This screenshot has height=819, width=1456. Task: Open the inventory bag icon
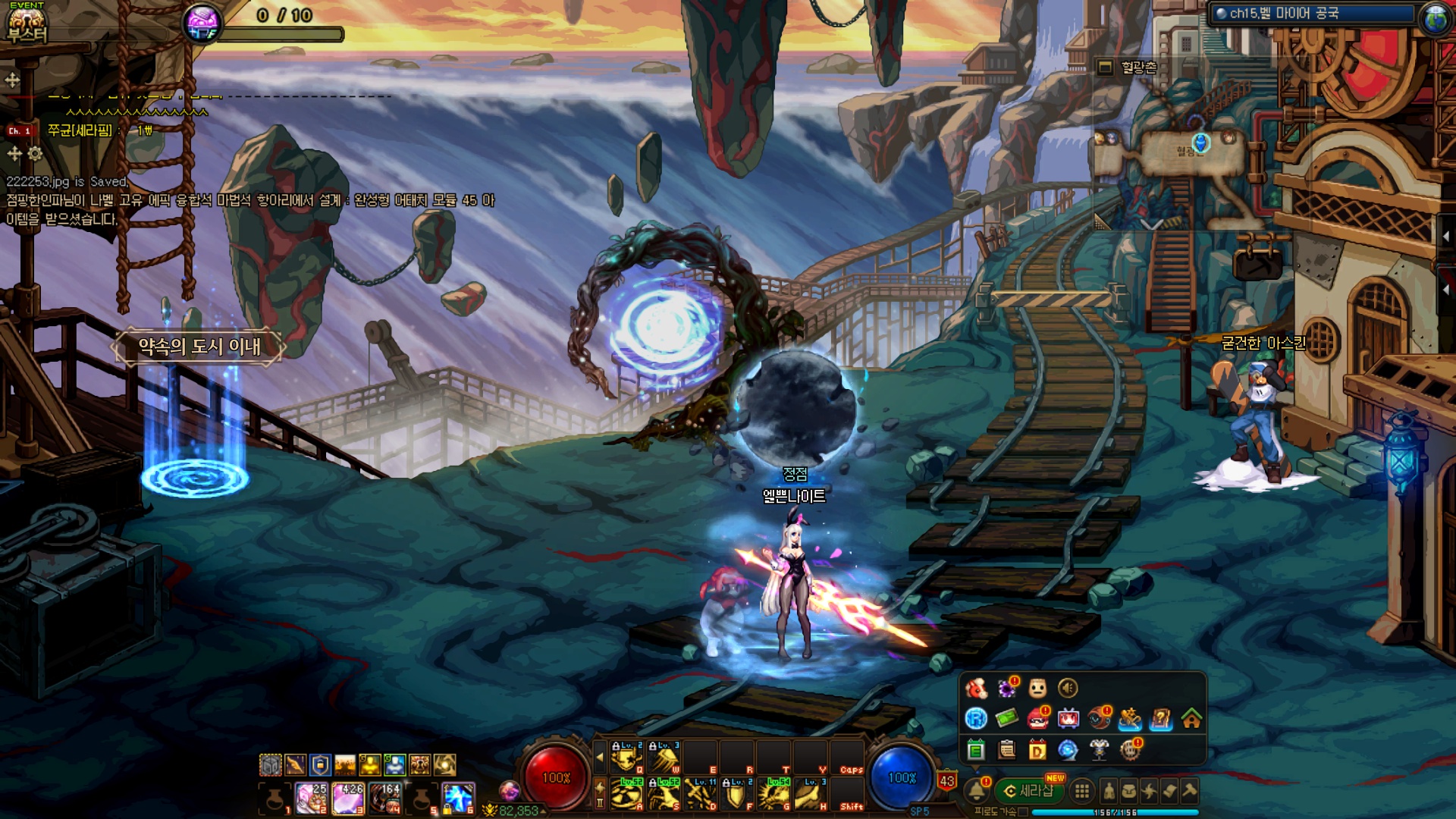pyautogui.click(x=1129, y=791)
